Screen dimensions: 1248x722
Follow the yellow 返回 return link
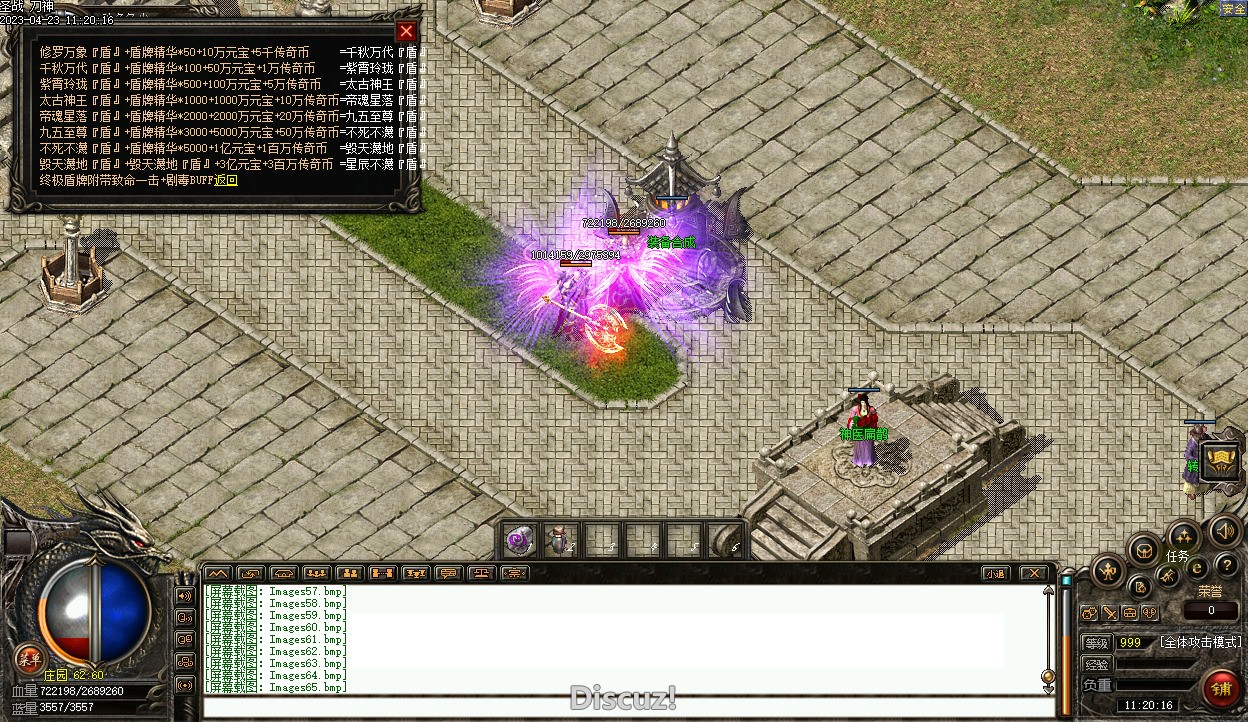click(227, 181)
